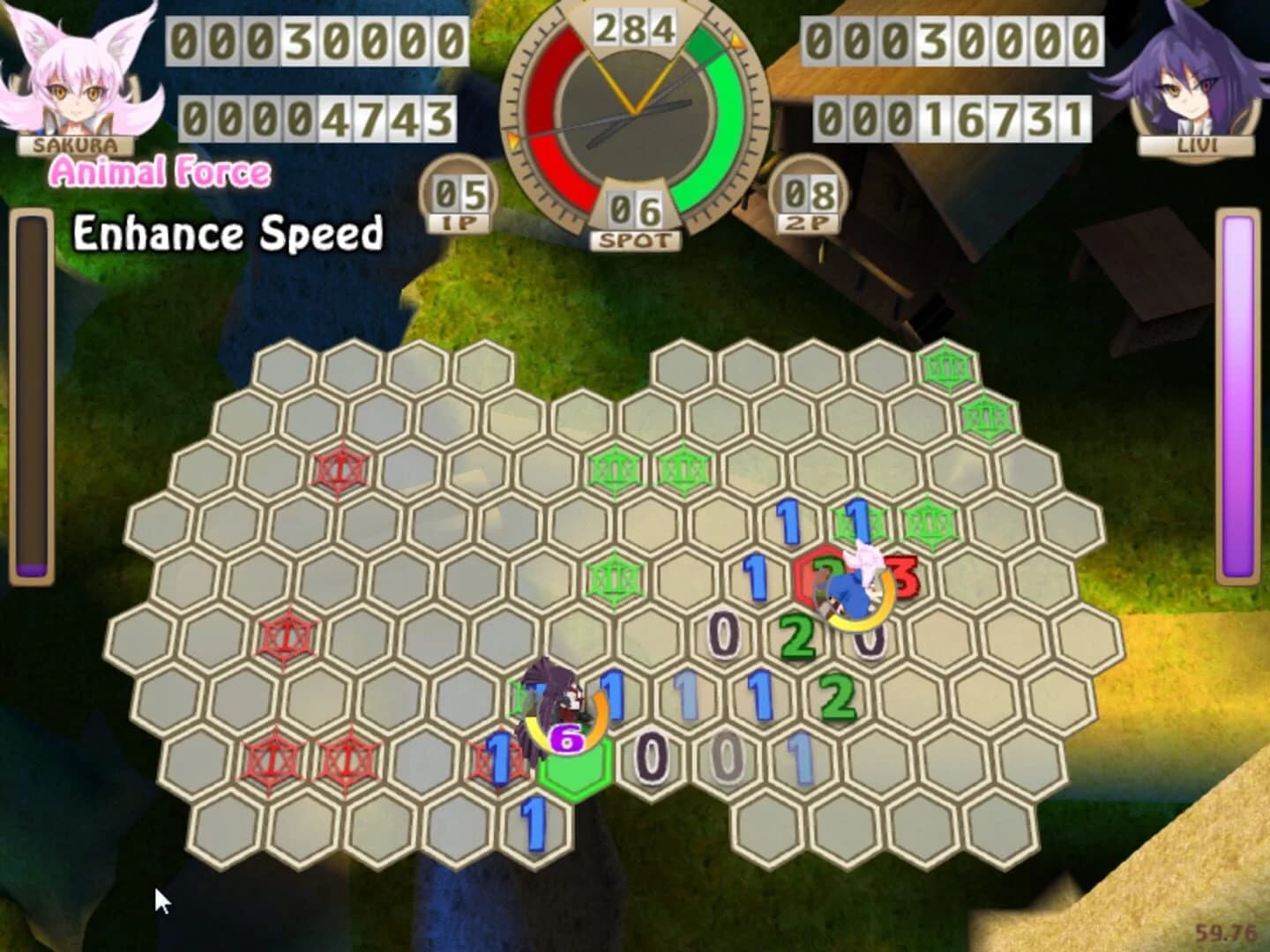
Task: Click the Enhance Speed announcement text
Action: 228,234
